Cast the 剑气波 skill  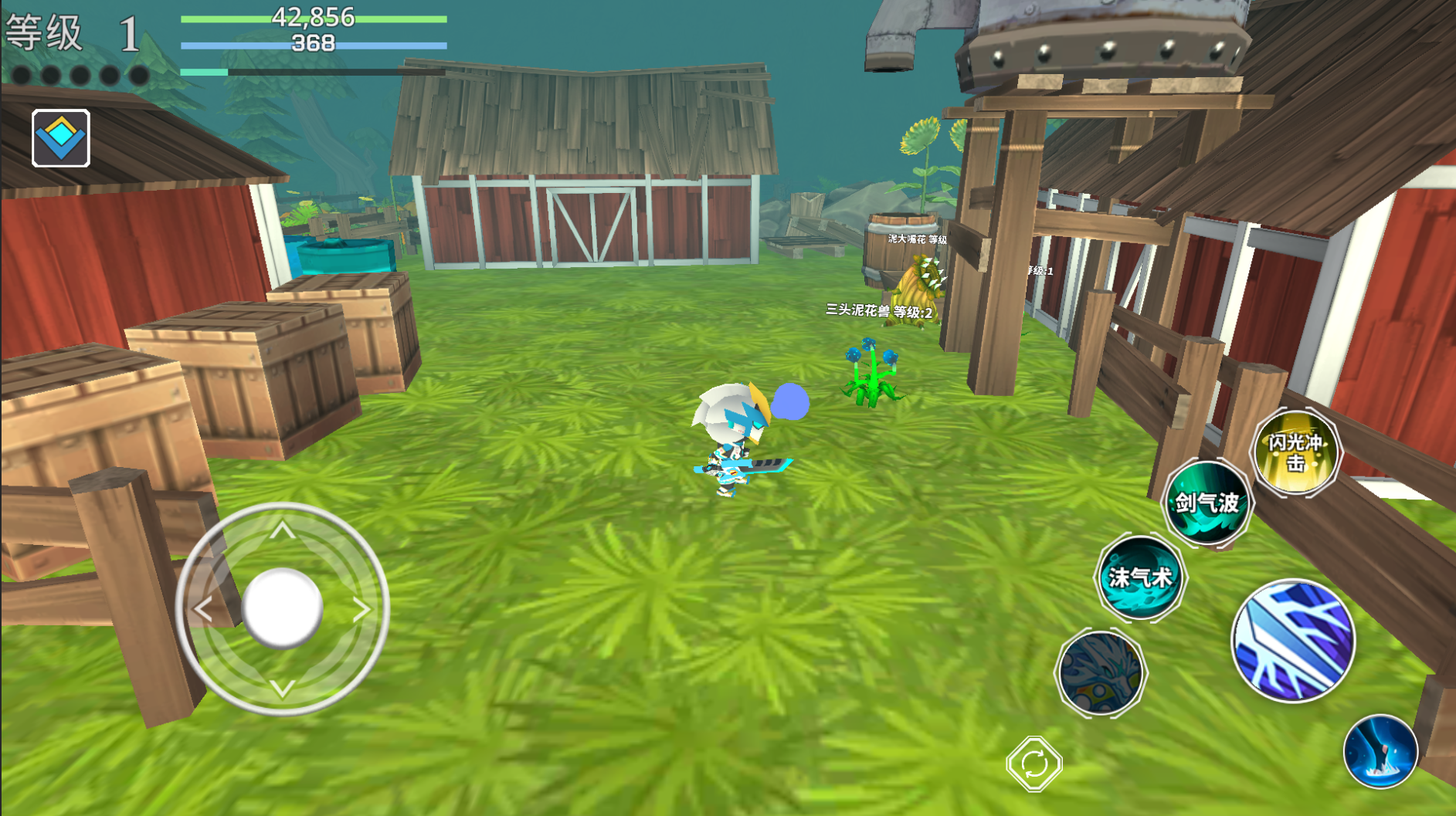click(1207, 503)
